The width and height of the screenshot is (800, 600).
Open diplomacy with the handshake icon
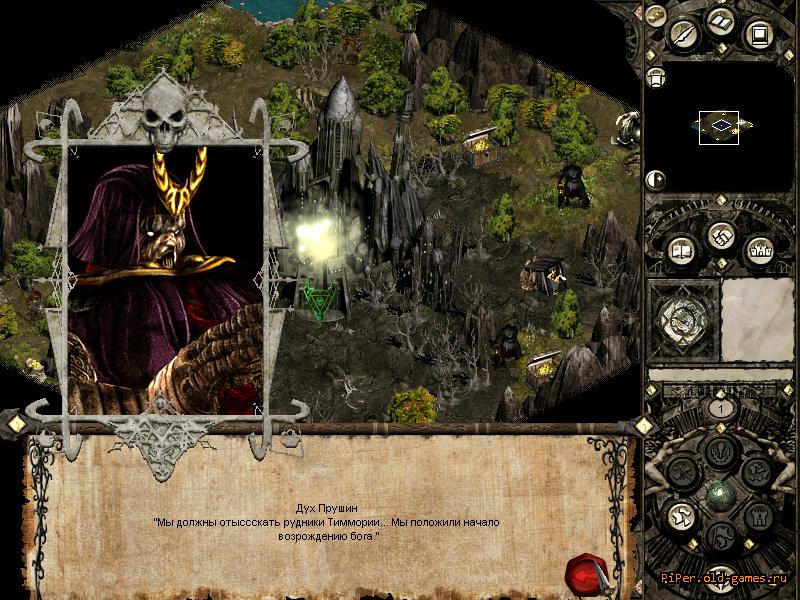[x=720, y=236]
